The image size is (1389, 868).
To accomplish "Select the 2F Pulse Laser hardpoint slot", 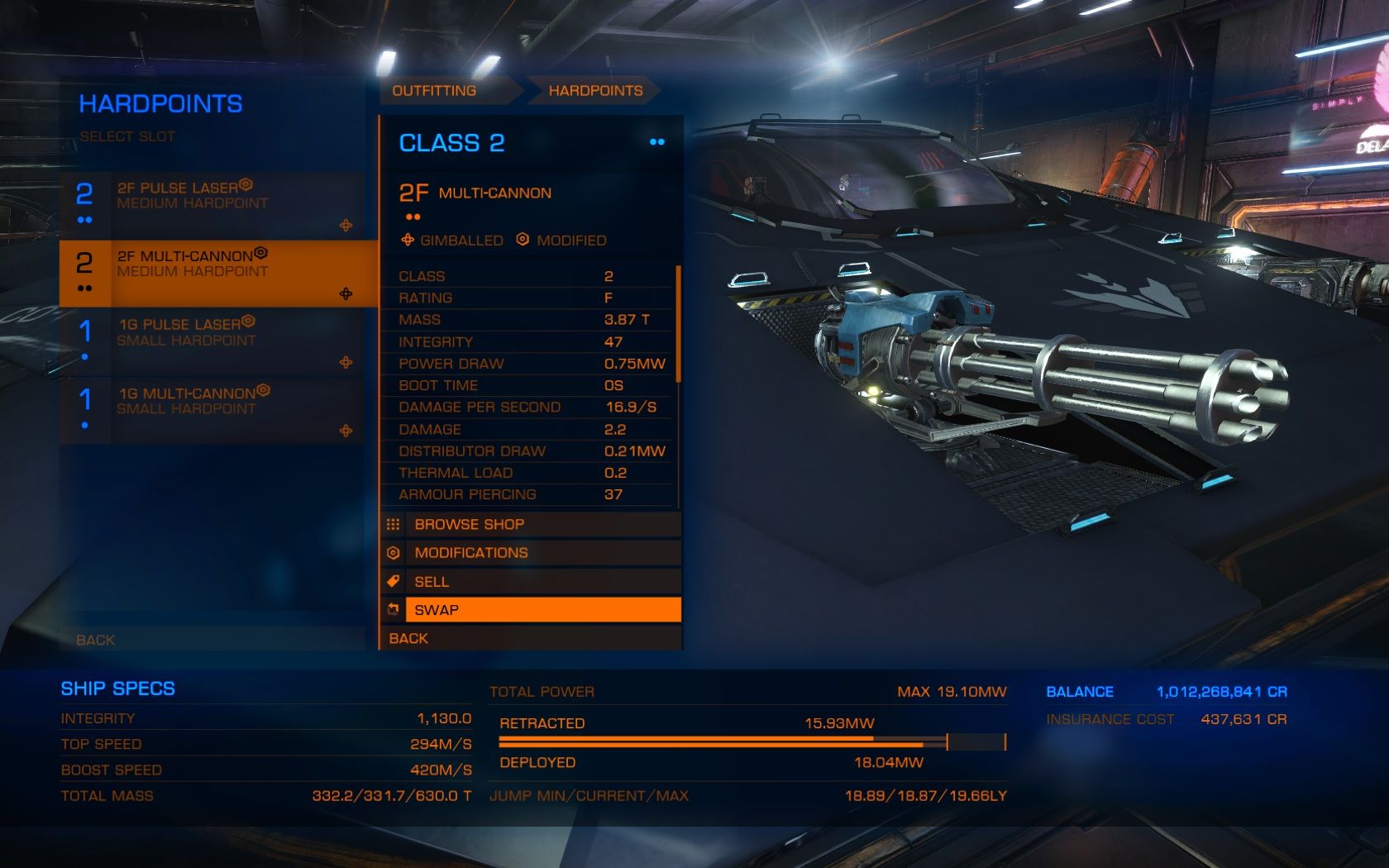I will (213, 203).
